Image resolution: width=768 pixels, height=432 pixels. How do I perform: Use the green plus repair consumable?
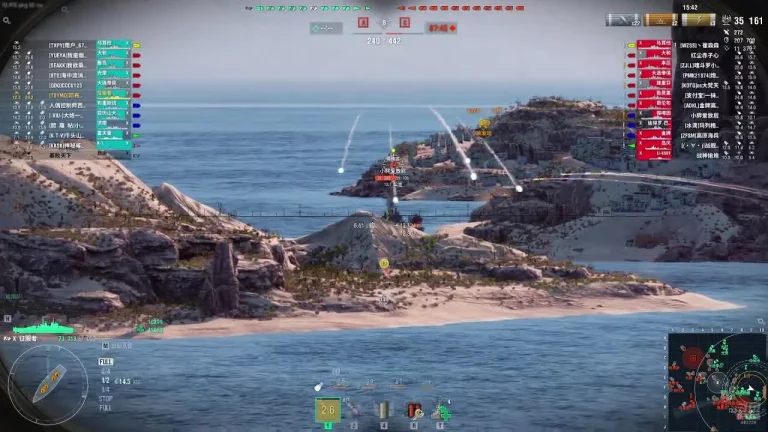[441, 409]
